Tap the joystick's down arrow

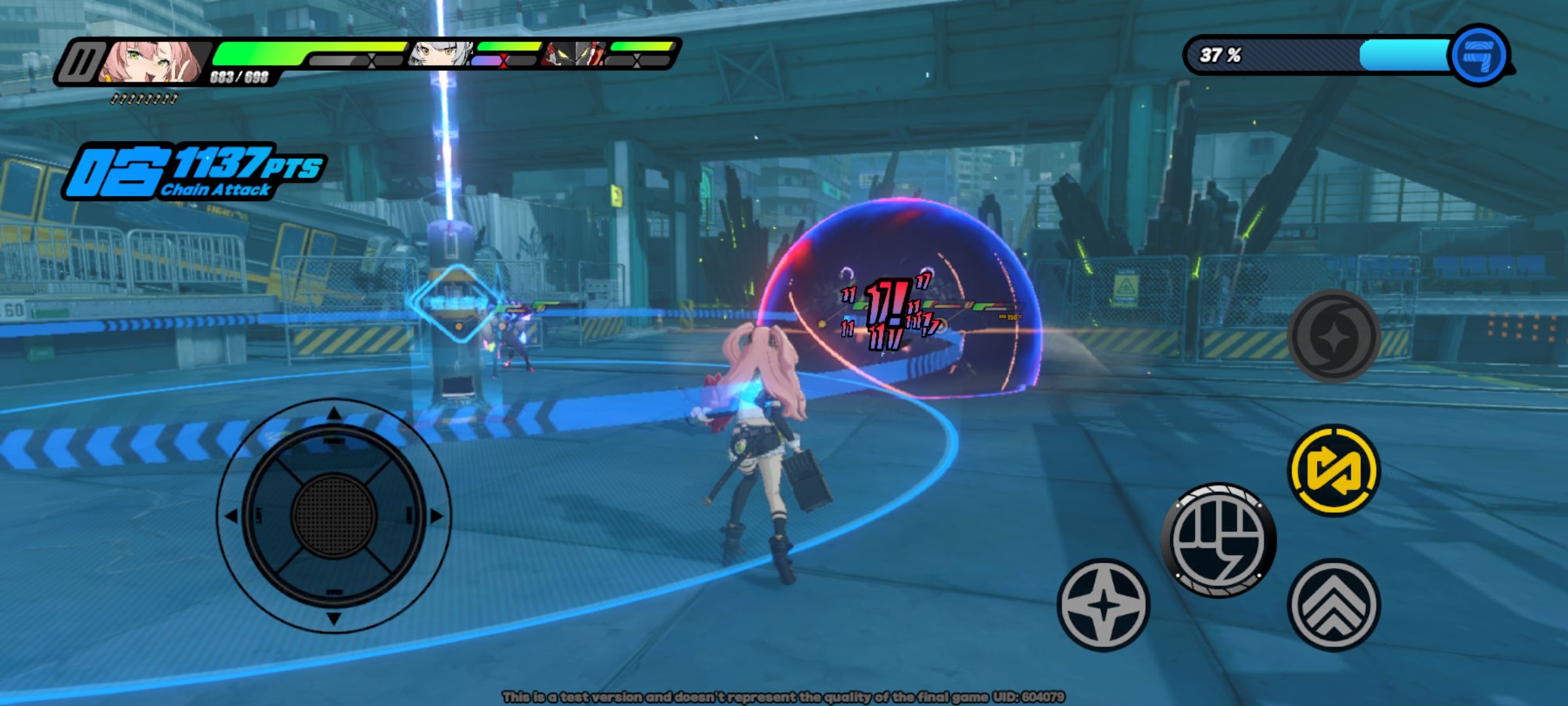[334, 618]
